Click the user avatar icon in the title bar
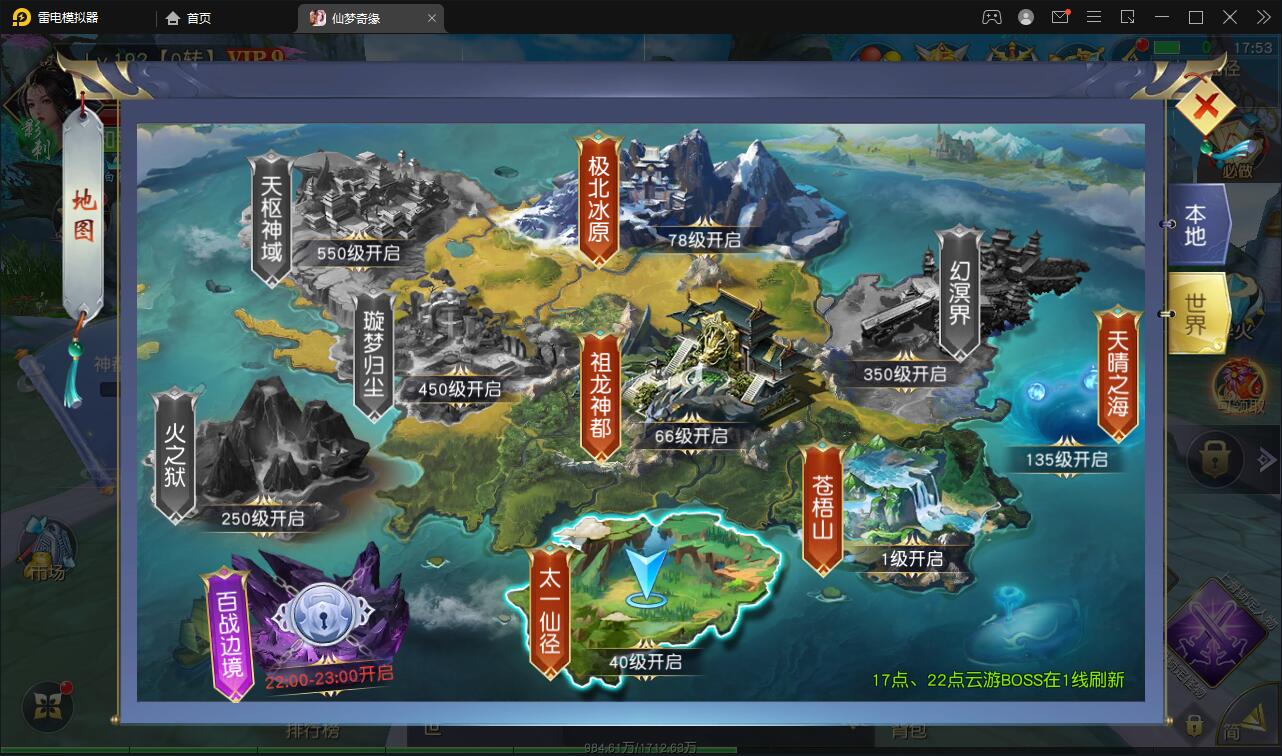Screen dimensions: 1282x756 point(1024,17)
